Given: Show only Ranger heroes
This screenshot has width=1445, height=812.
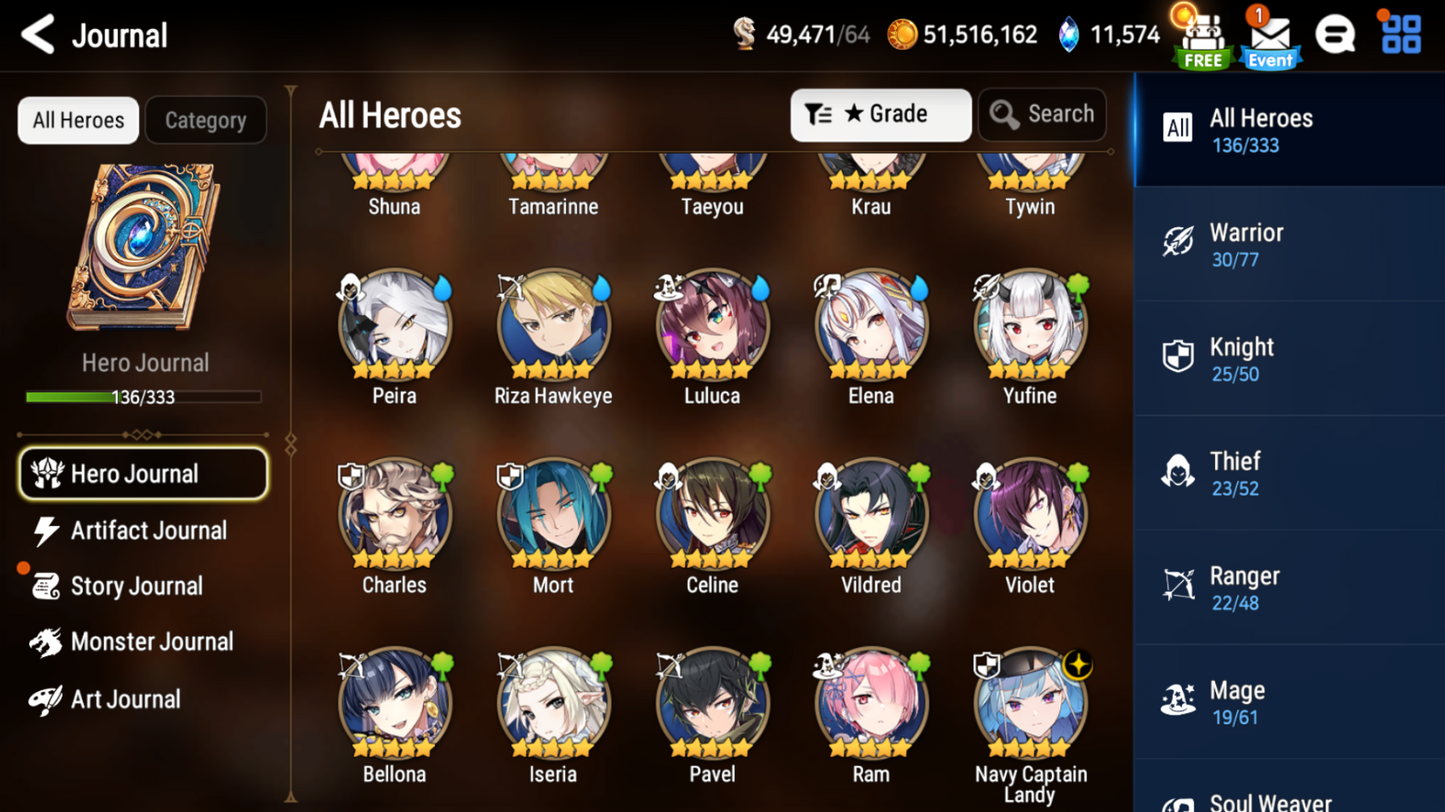Looking at the screenshot, I should coord(1288,588).
